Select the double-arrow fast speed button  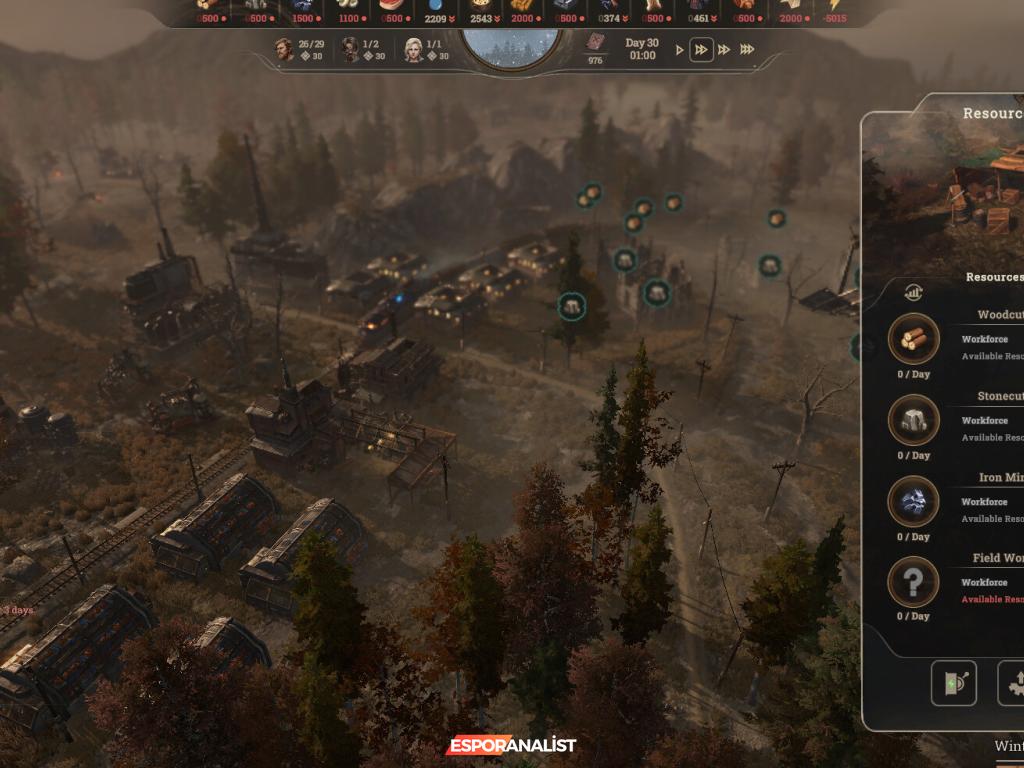pos(702,49)
